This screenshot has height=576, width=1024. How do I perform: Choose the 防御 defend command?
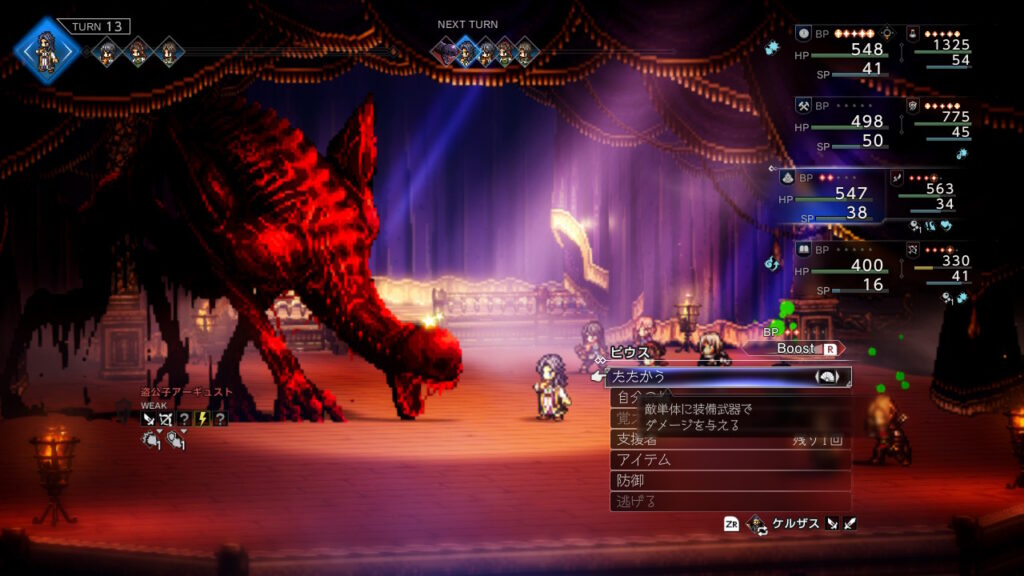730,480
